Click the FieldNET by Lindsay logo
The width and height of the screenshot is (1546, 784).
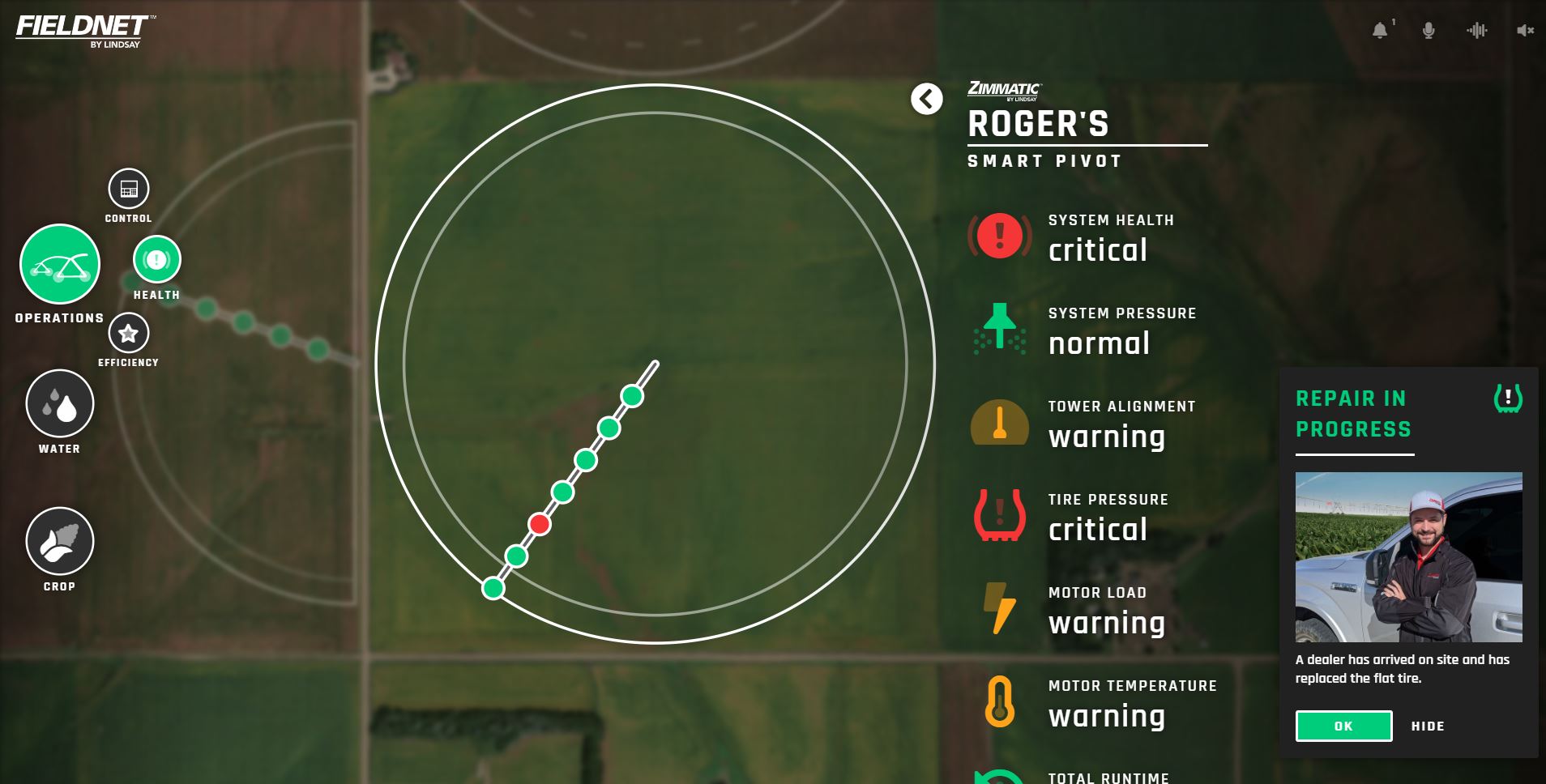[x=82, y=31]
